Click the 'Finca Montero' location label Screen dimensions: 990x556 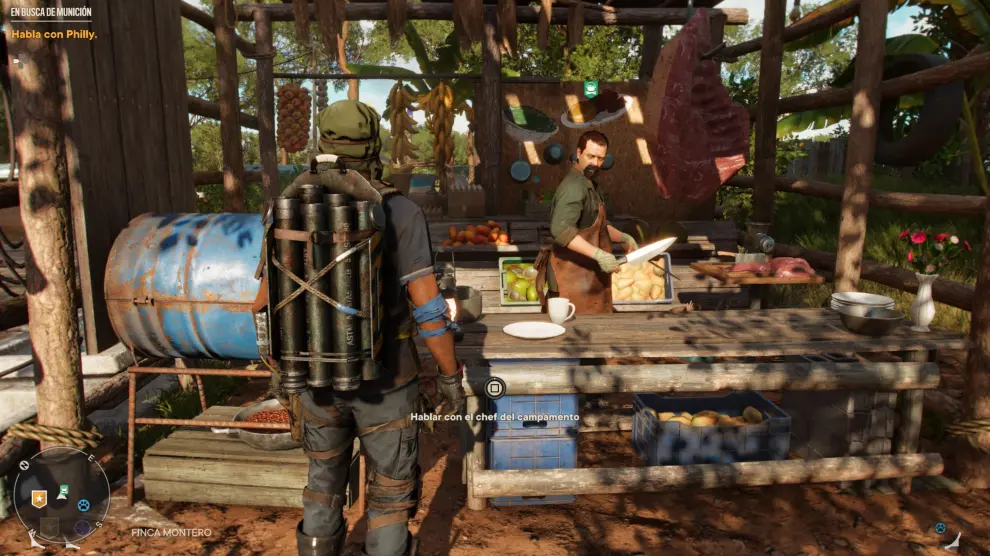tap(171, 533)
